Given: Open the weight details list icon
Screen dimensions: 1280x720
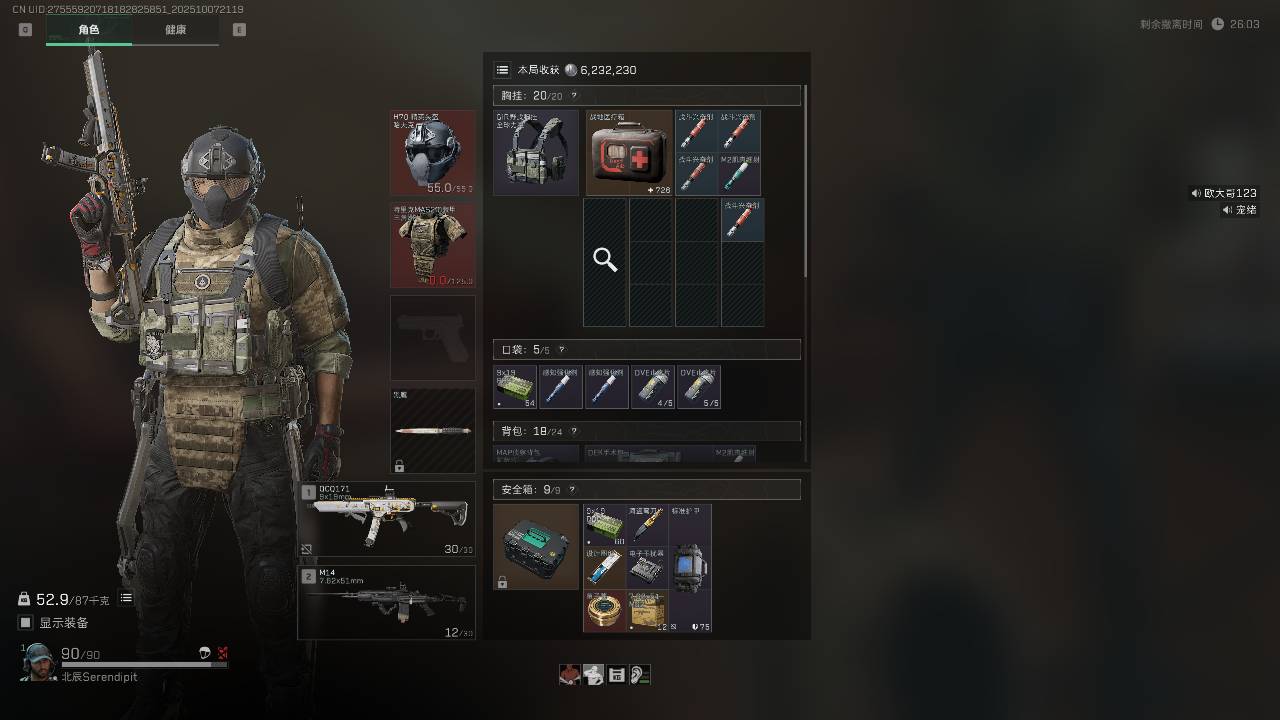Looking at the screenshot, I should point(126,598).
